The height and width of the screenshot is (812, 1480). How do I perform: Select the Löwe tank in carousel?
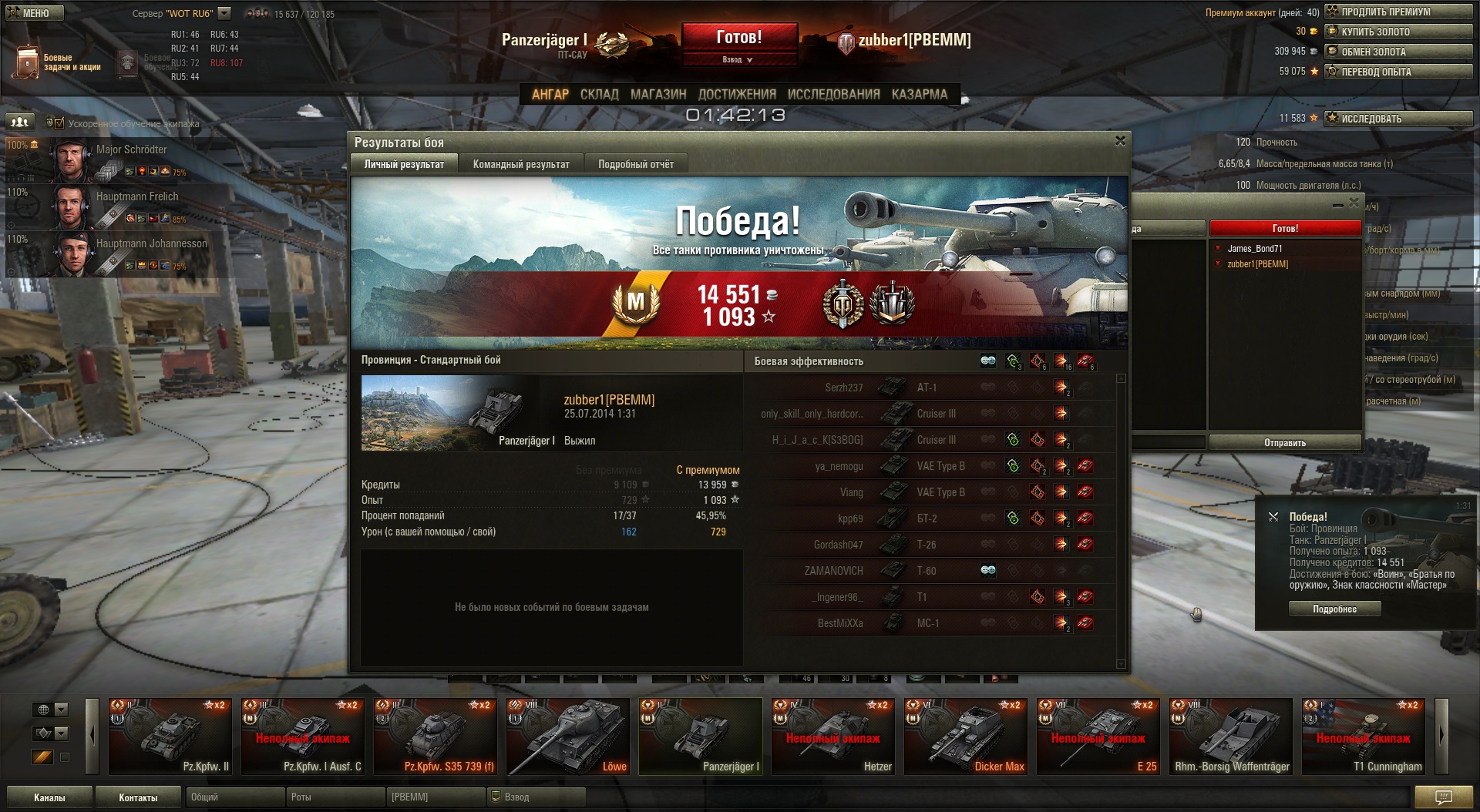click(569, 736)
